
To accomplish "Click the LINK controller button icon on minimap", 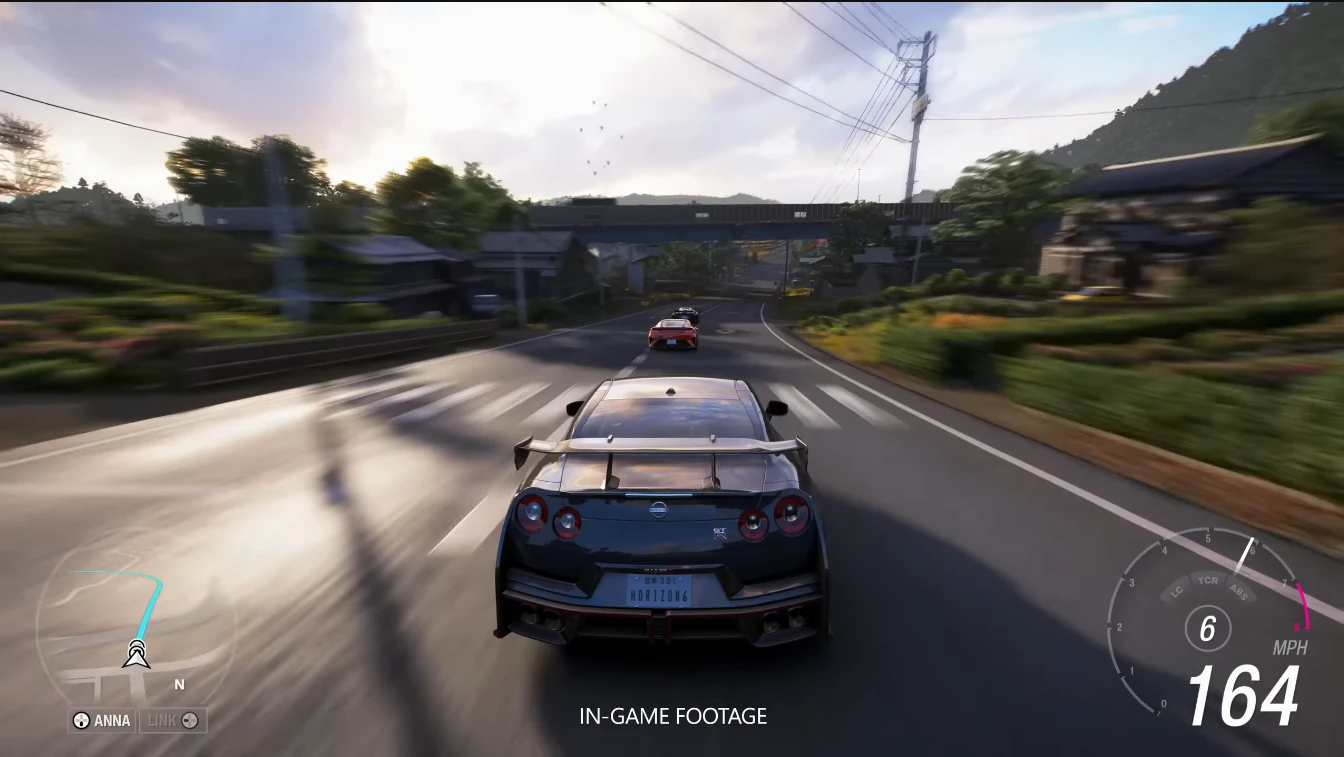I will 191,720.
